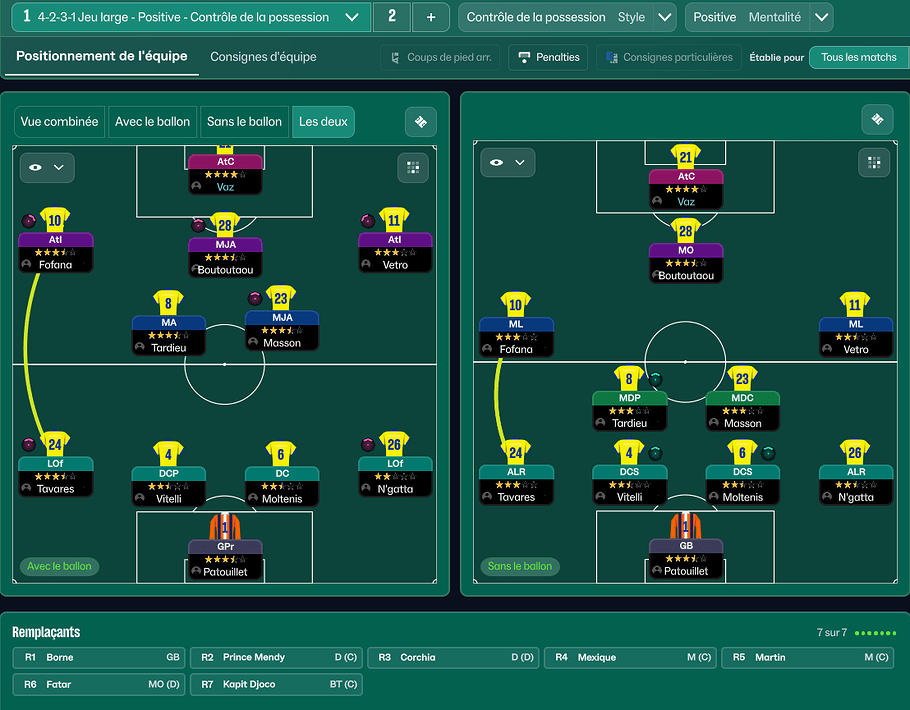Select the Vue combinée view
The height and width of the screenshot is (710, 910).
click(x=59, y=122)
